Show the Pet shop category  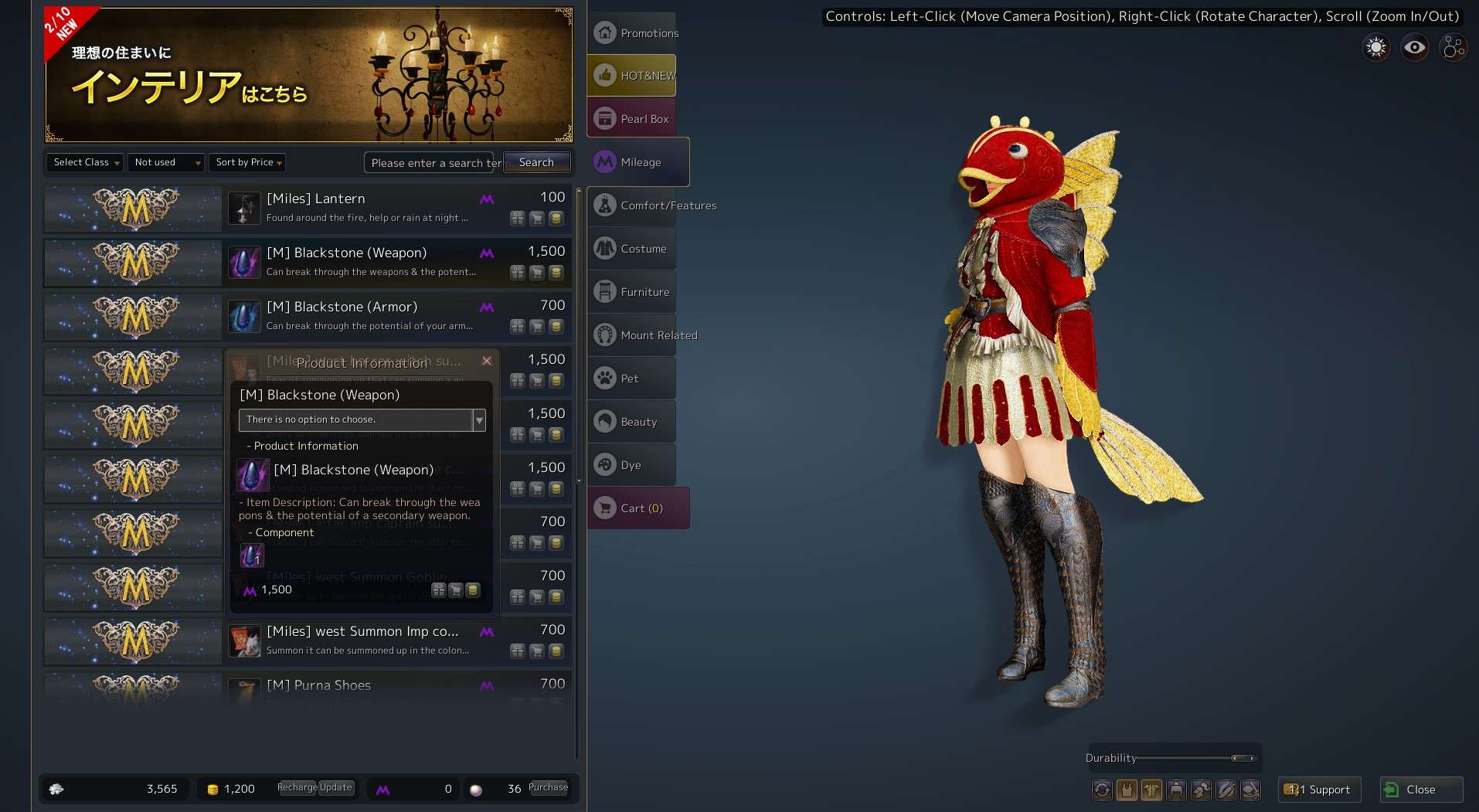tap(632, 379)
